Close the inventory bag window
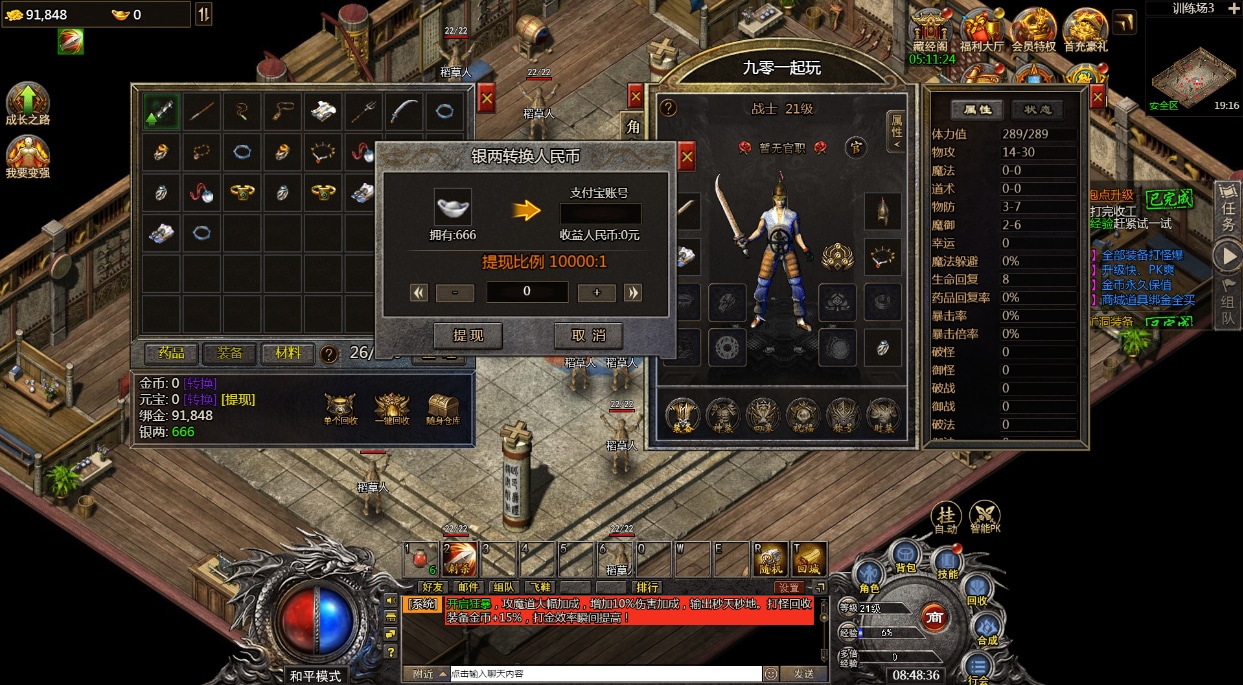 click(486, 98)
